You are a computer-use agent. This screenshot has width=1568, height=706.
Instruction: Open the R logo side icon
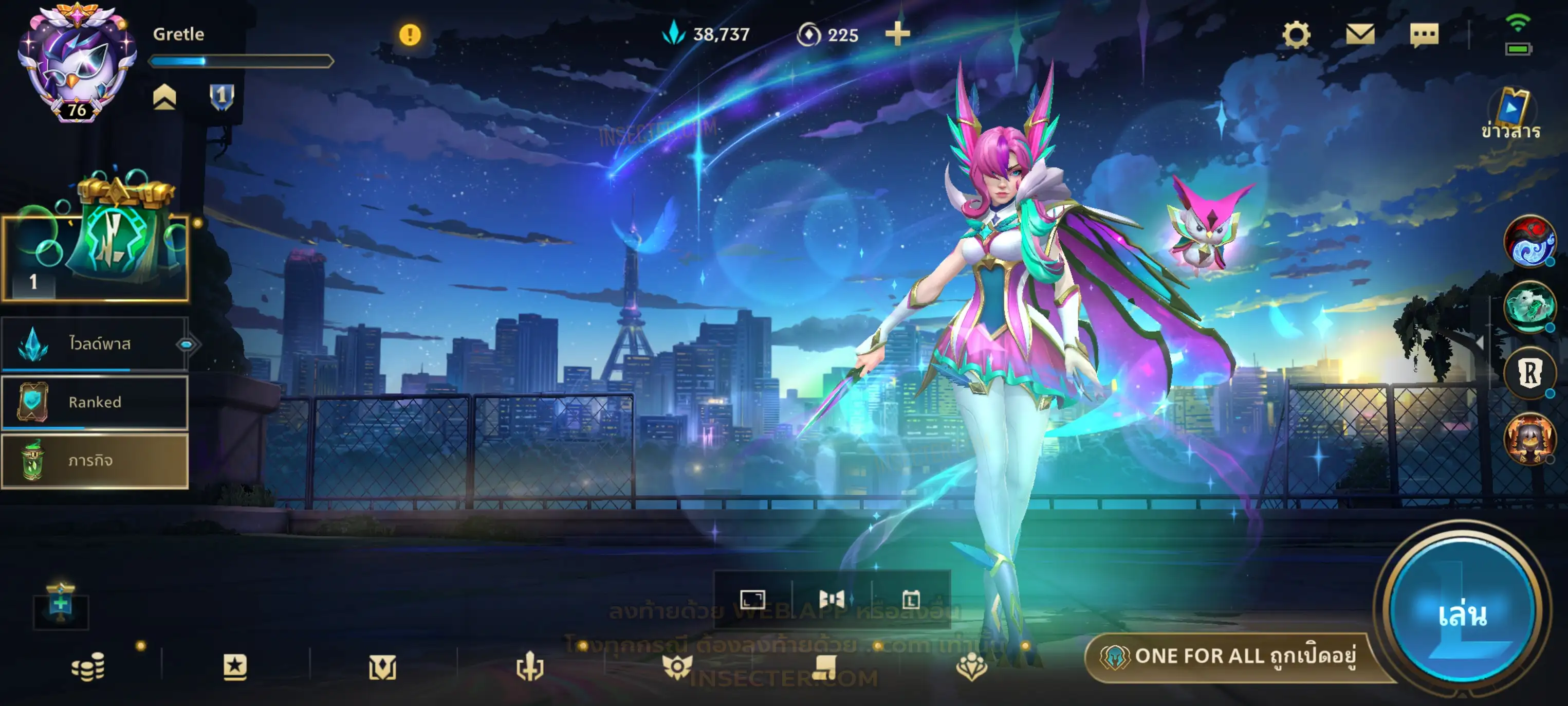[x=1529, y=373]
